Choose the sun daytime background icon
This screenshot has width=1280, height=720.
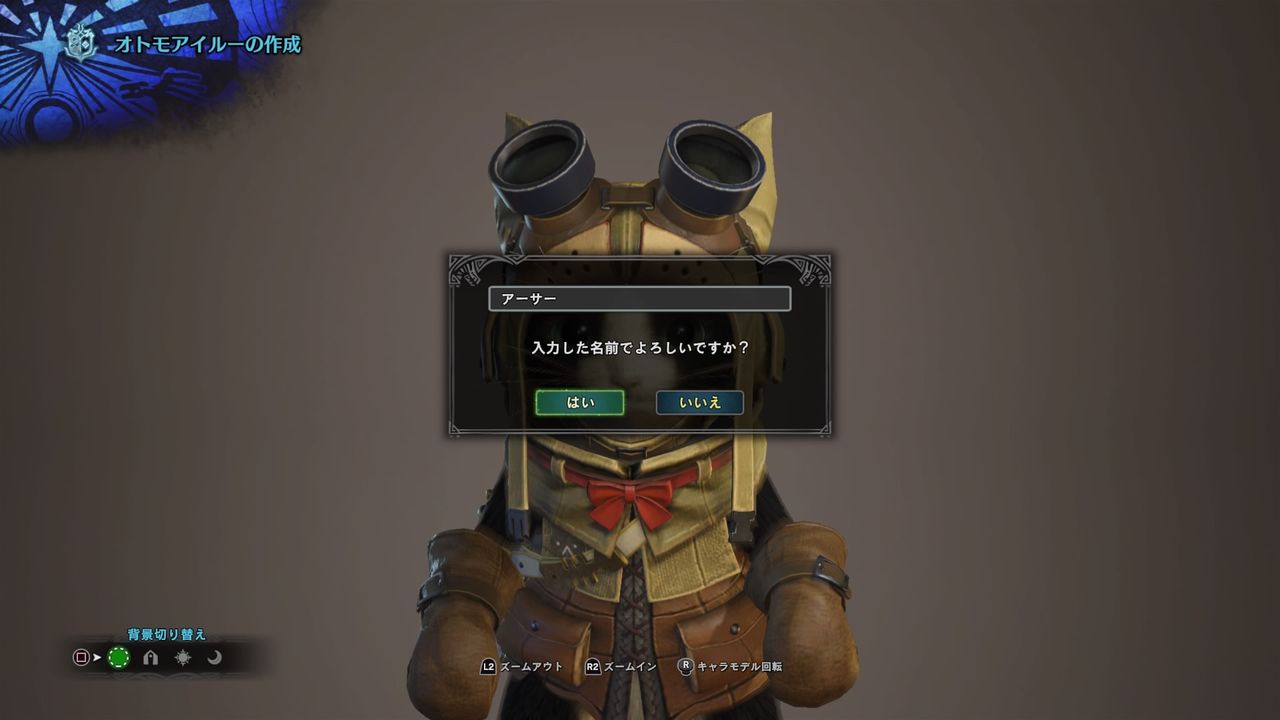[x=183, y=657]
